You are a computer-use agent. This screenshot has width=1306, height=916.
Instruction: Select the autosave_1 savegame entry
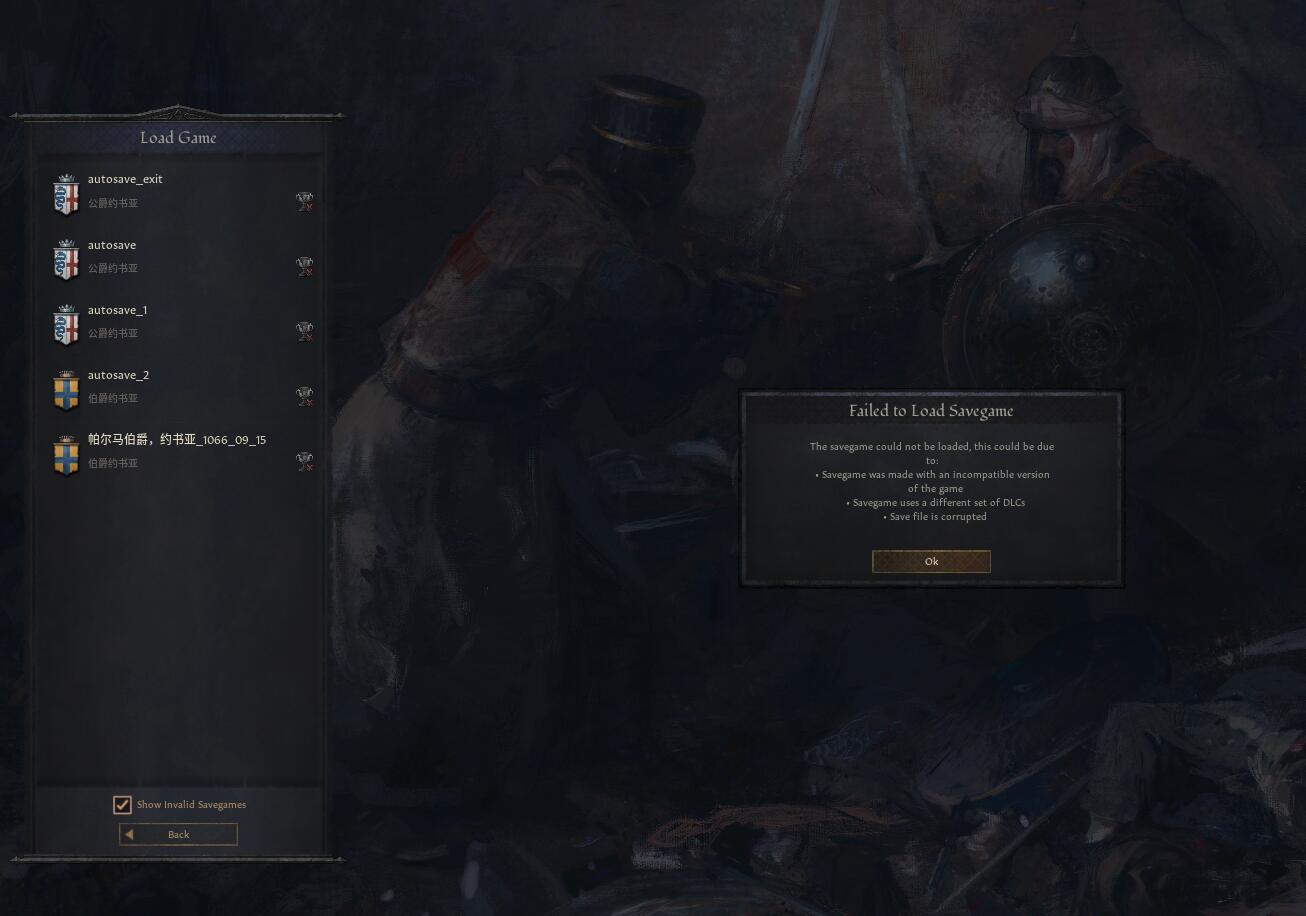(x=180, y=320)
